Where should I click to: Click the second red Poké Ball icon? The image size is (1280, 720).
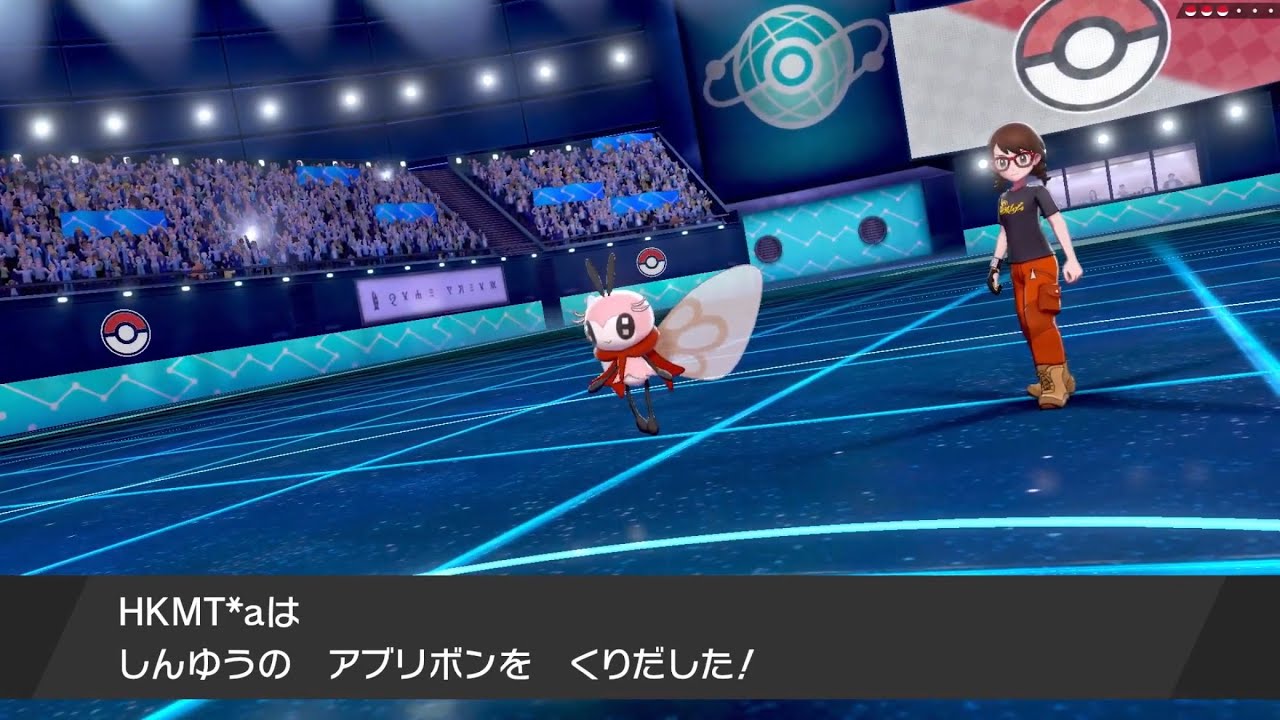[1205, 10]
